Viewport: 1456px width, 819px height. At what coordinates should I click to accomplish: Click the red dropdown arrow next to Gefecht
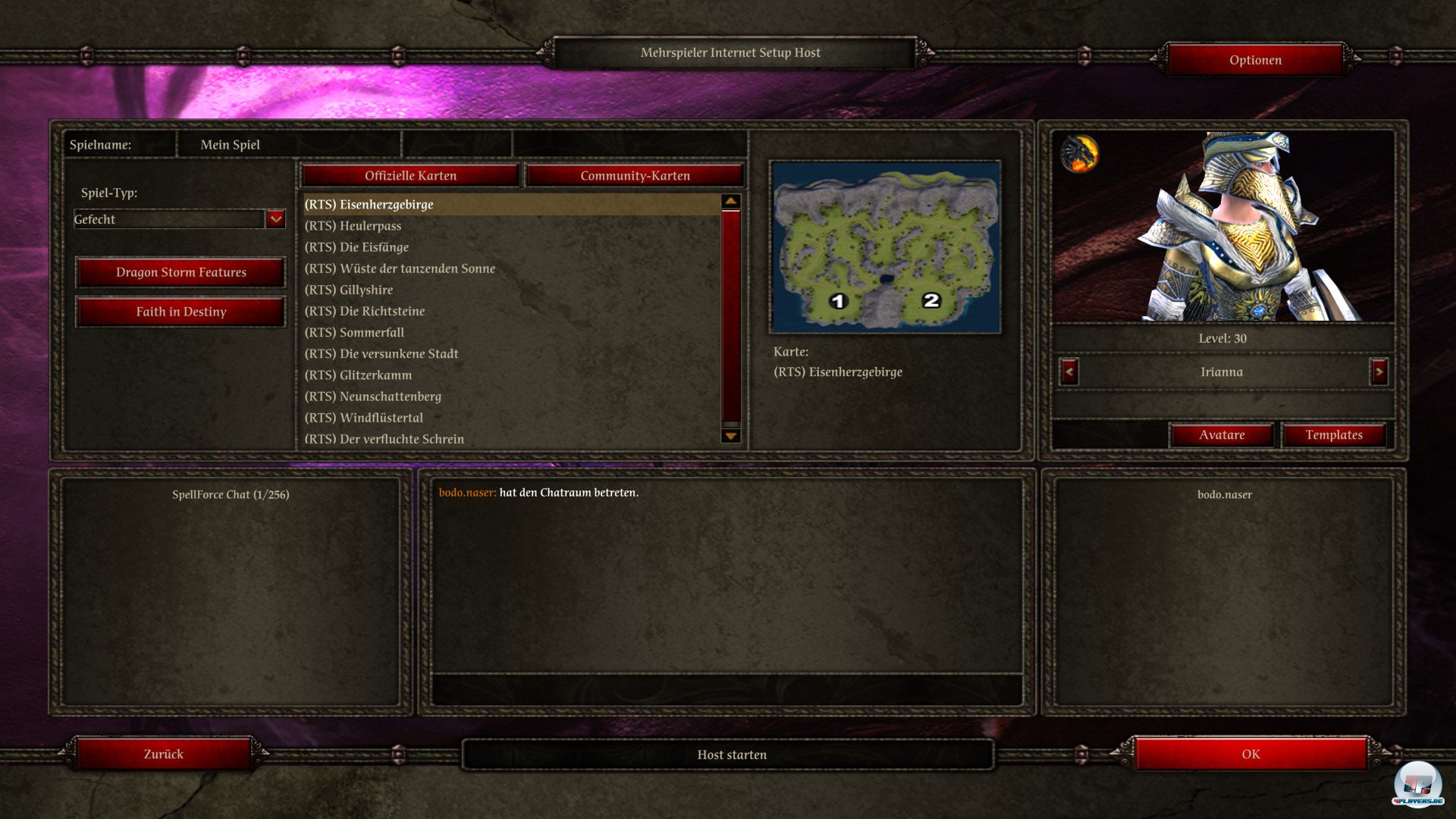pos(275,219)
